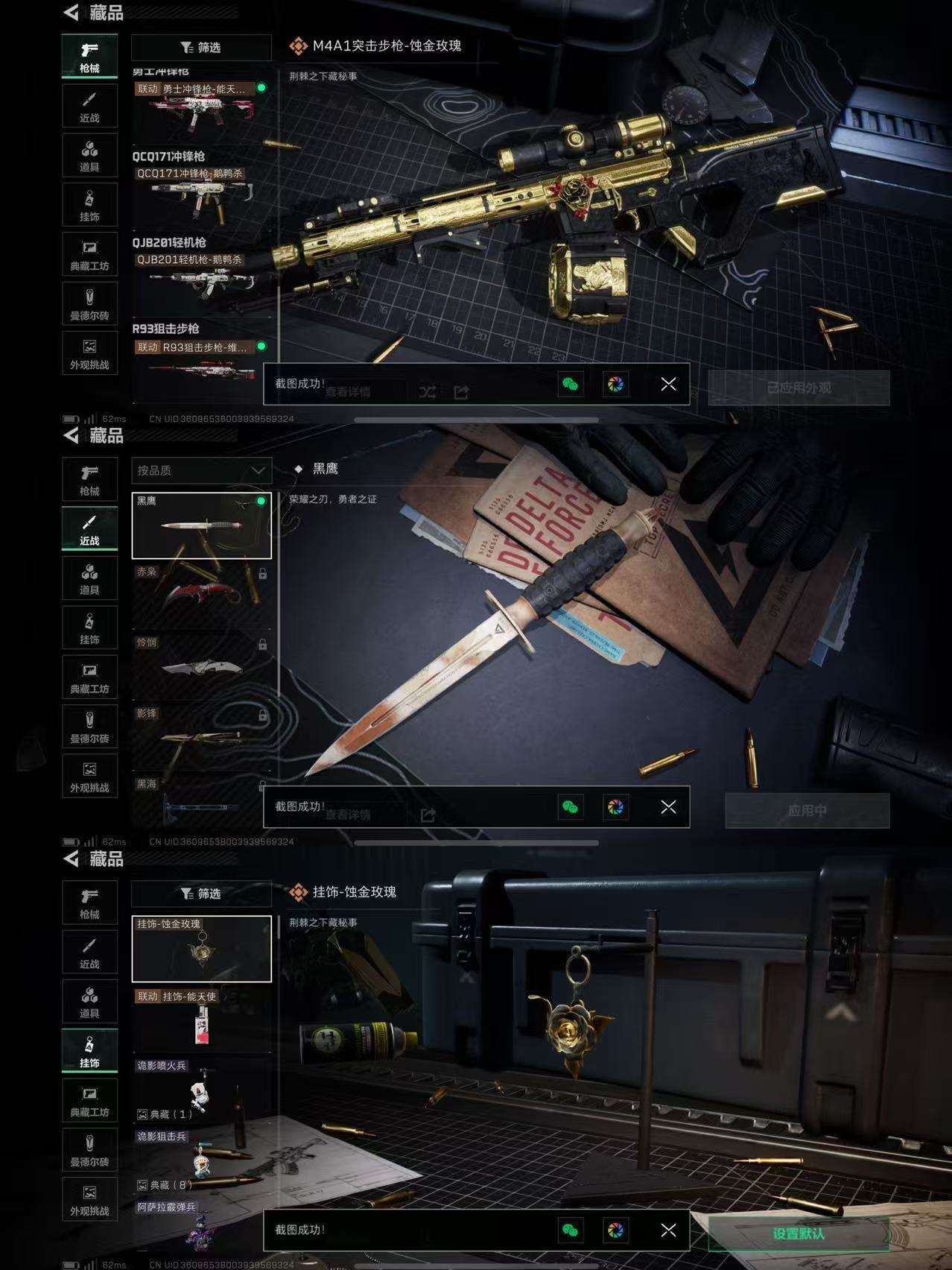Pick the 影锋 melee weapon entry
Screen dimensions: 952x1270
(201, 735)
